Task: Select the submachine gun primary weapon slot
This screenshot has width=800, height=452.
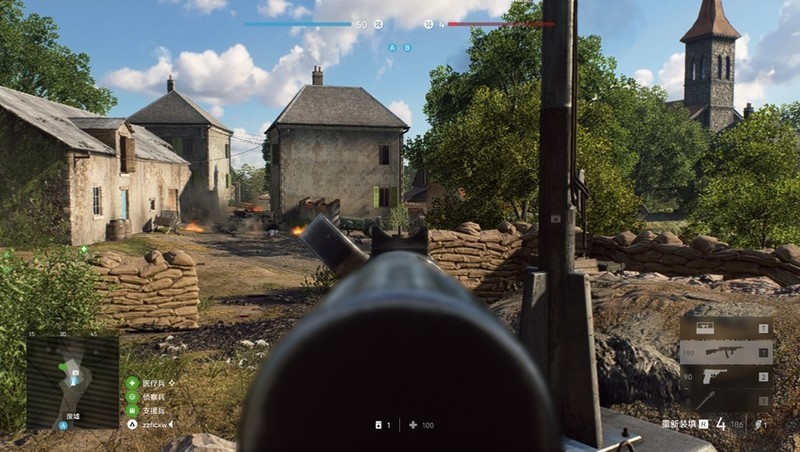Action: pyautogui.click(x=726, y=352)
